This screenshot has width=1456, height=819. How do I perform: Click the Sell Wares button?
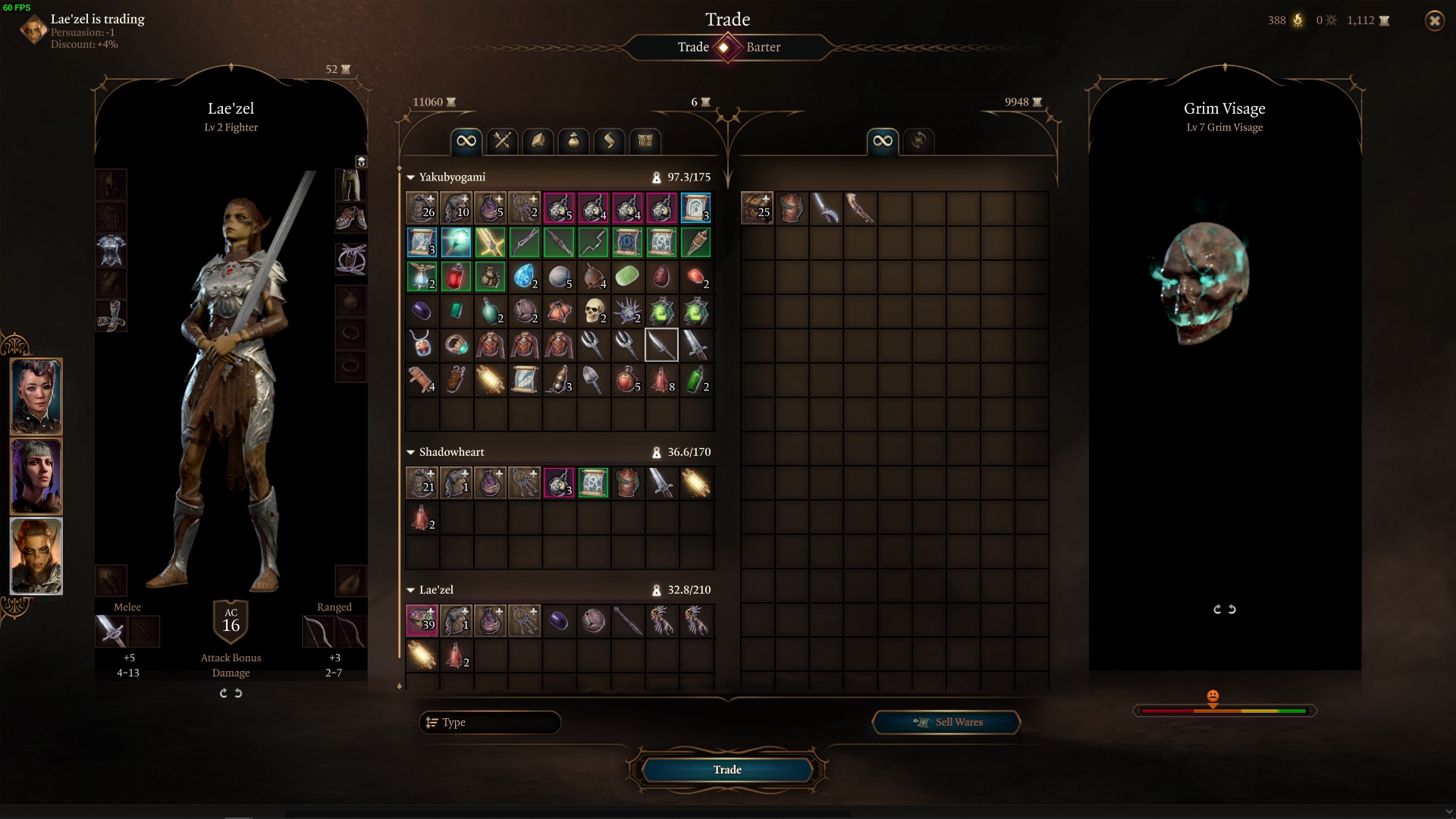pos(946,722)
